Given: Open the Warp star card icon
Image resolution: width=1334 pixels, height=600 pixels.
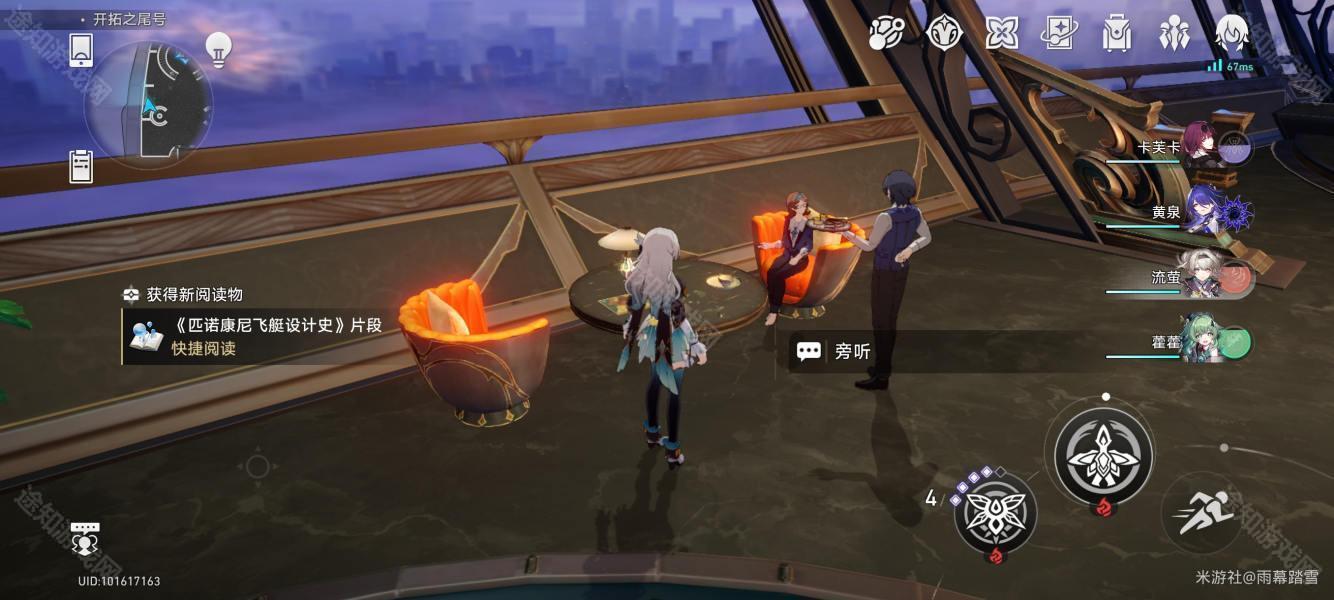Looking at the screenshot, I should [x=1058, y=33].
